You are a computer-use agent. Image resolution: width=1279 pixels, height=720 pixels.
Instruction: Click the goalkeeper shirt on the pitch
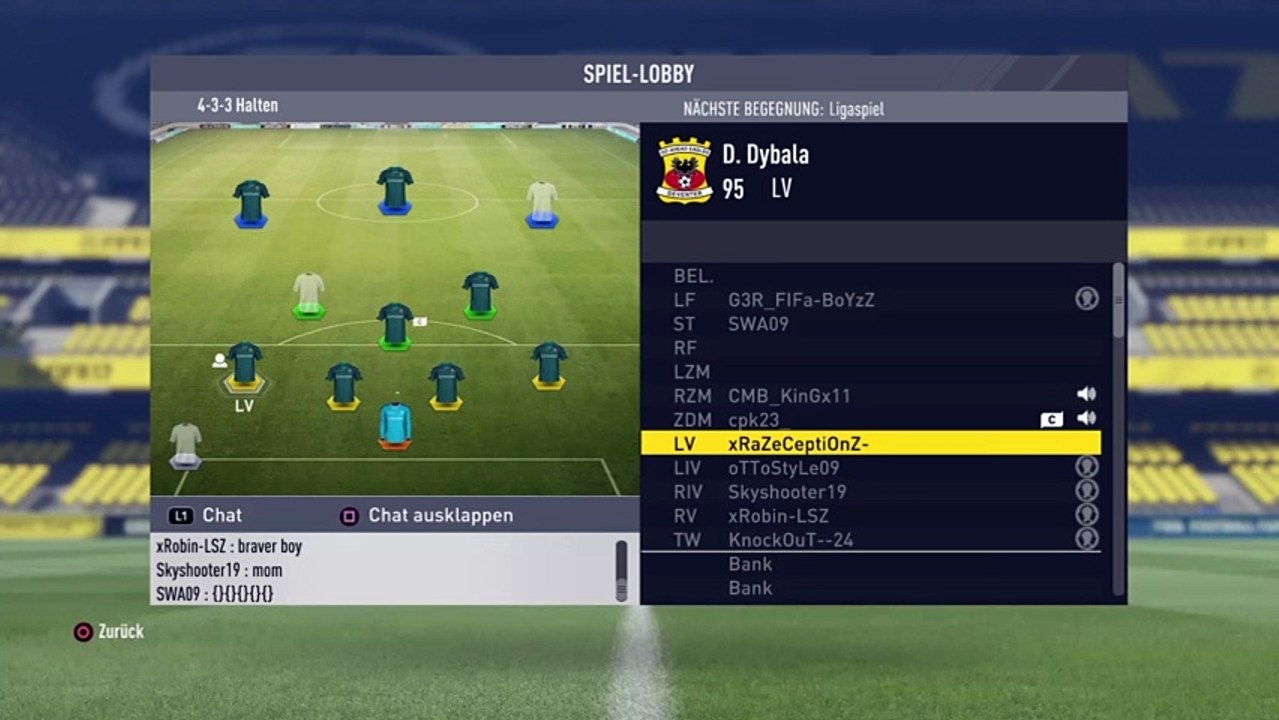pos(395,423)
